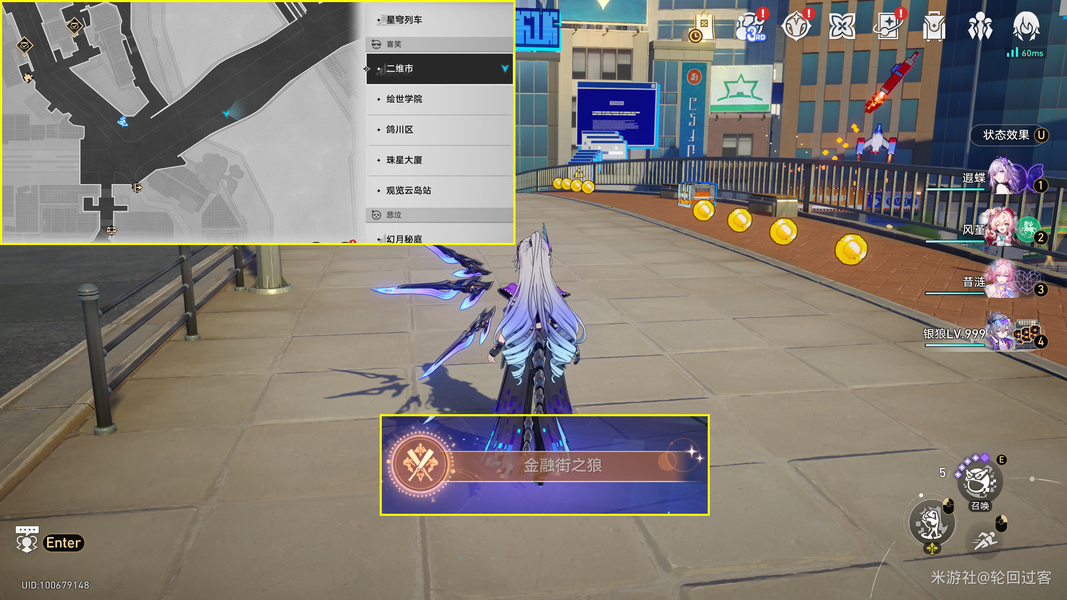Open the backpack inventory

click(x=934, y=27)
